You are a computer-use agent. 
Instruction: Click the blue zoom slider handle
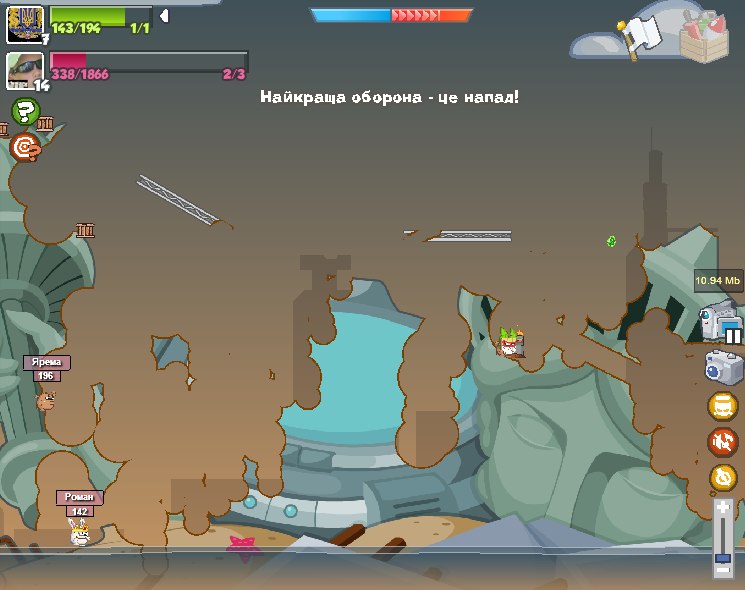coord(723,557)
